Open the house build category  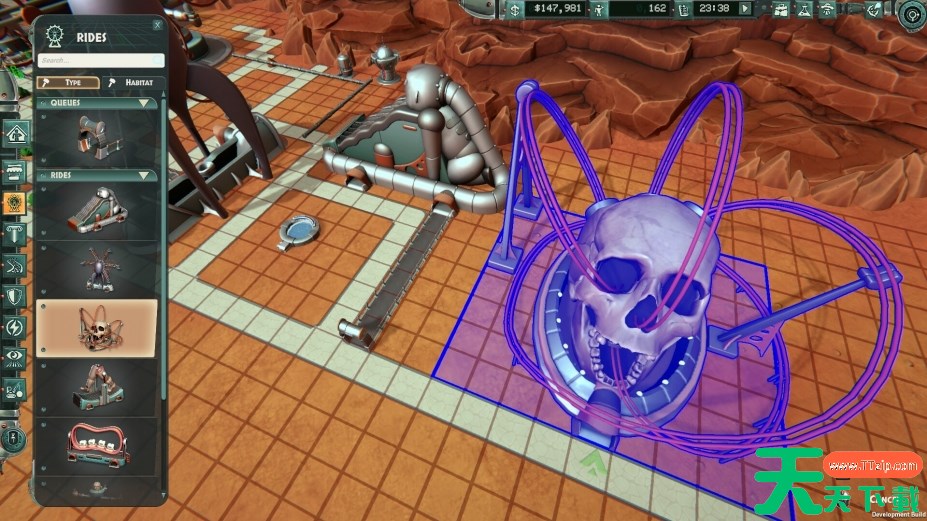[x=15, y=133]
